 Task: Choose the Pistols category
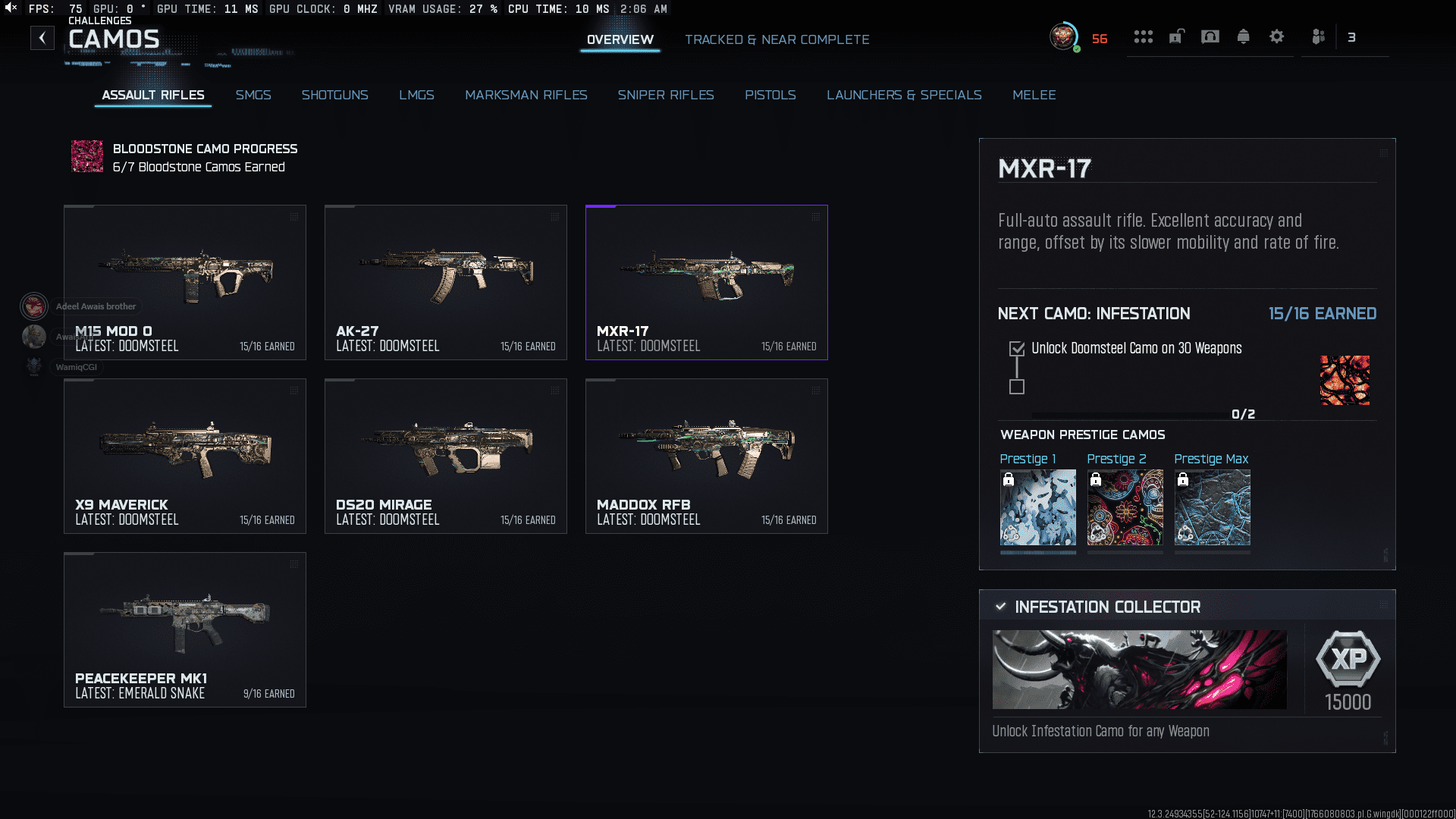coord(770,95)
